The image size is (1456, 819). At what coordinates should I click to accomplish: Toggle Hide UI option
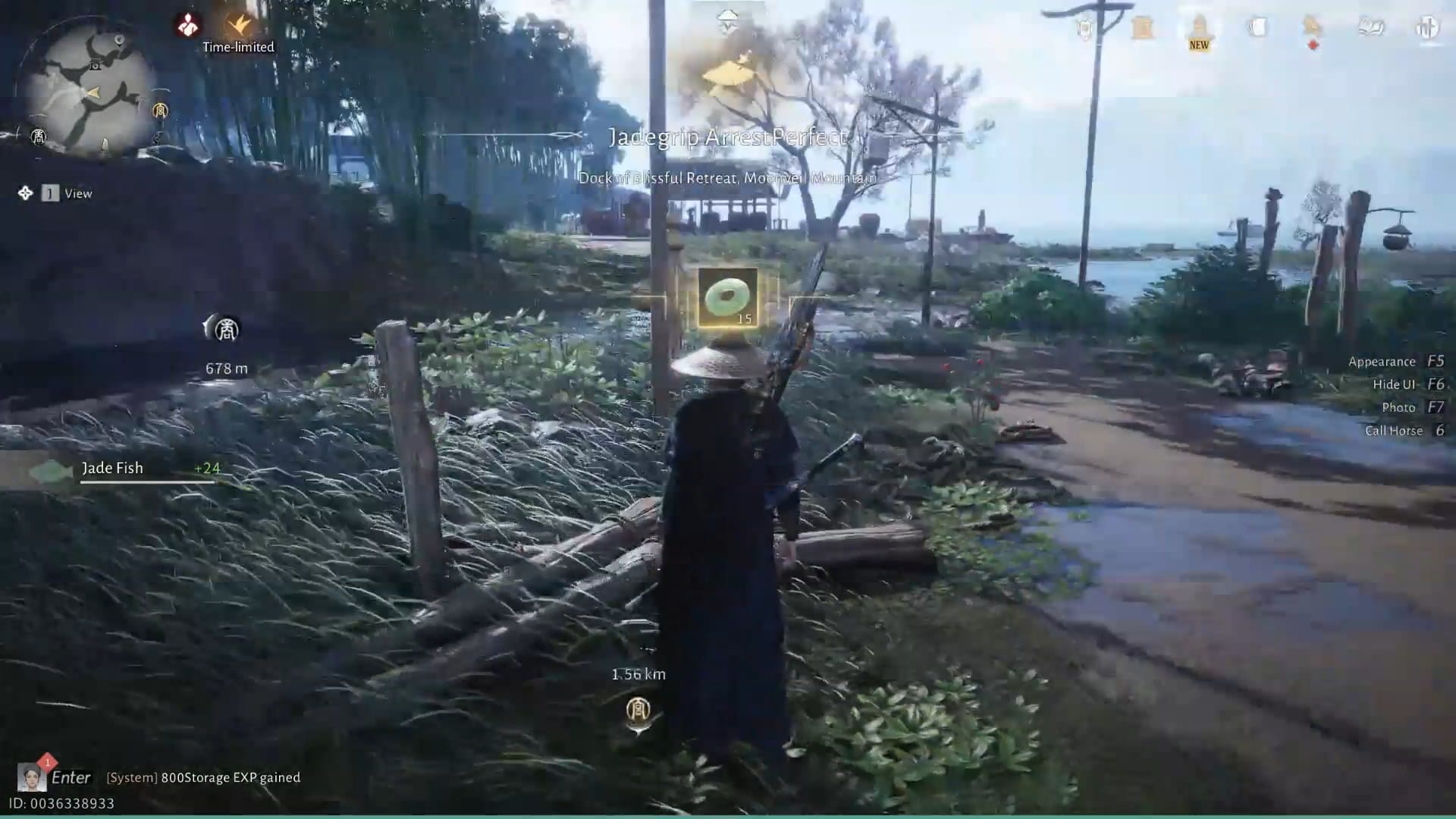(x=1393, y=384)
